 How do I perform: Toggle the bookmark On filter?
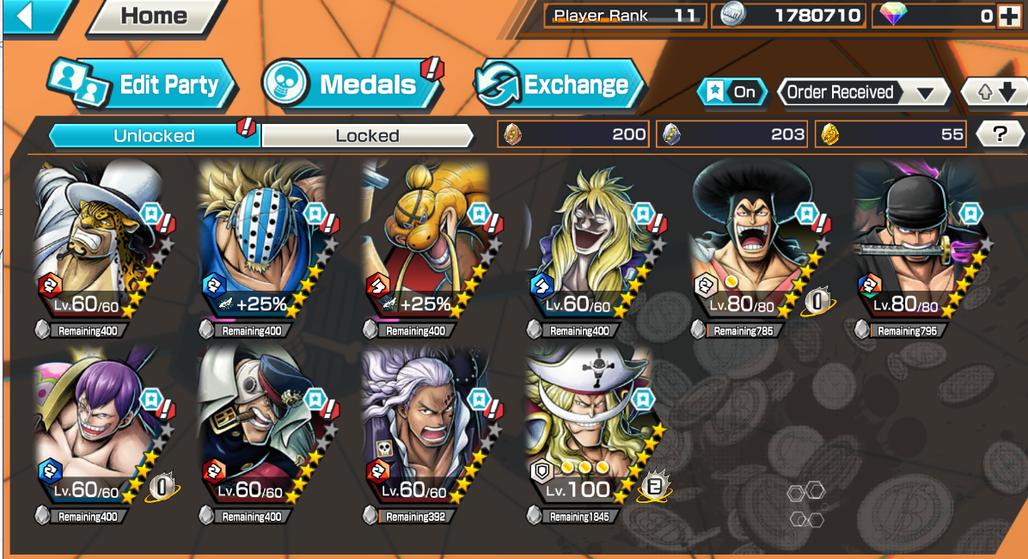732,92
